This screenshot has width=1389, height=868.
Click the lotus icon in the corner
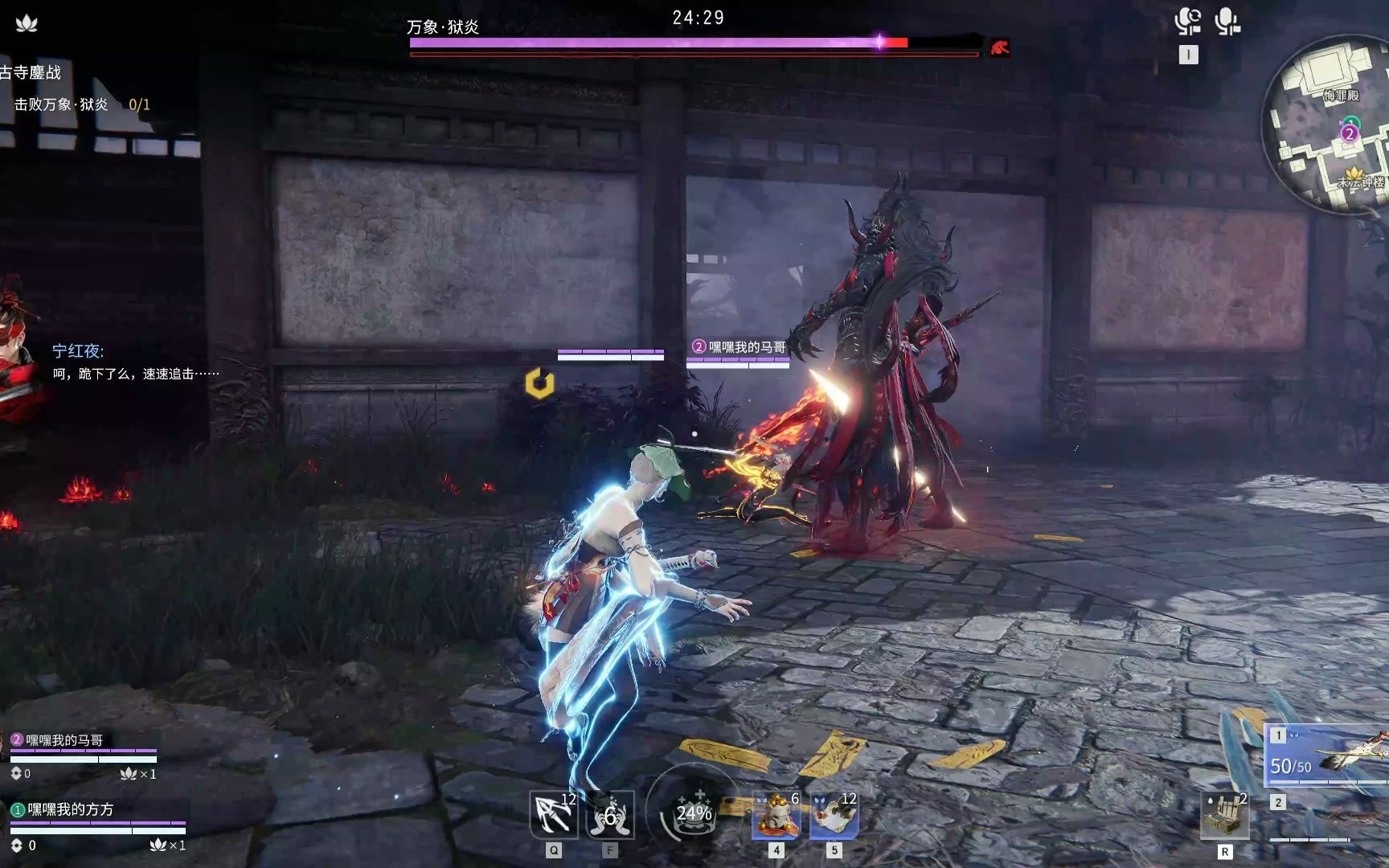coord(27,23)
